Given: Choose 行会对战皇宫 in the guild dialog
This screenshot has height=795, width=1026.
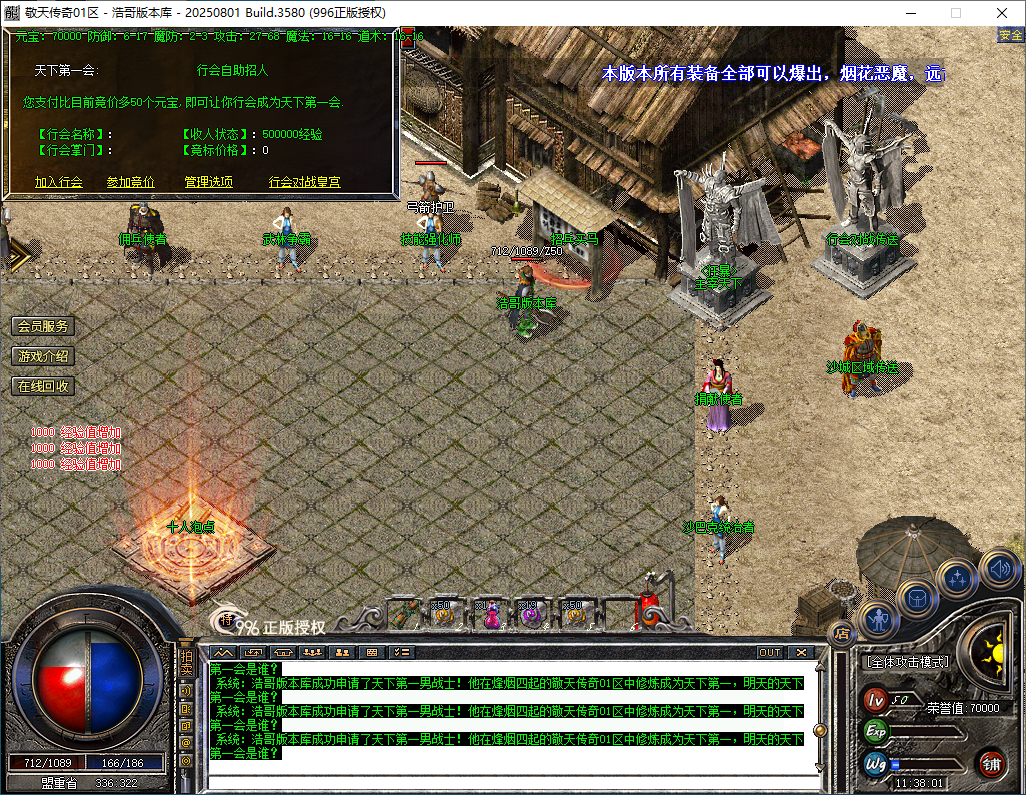Looking at the screenshot, I should [304, 182].
